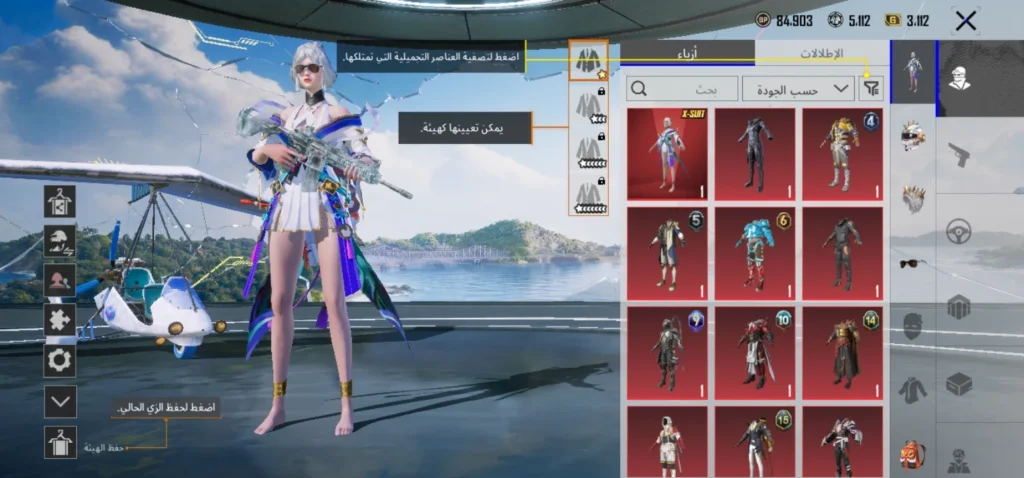Switch to the أزياء tab
This screenshot has width=1024, height=478.
[688, 54]
